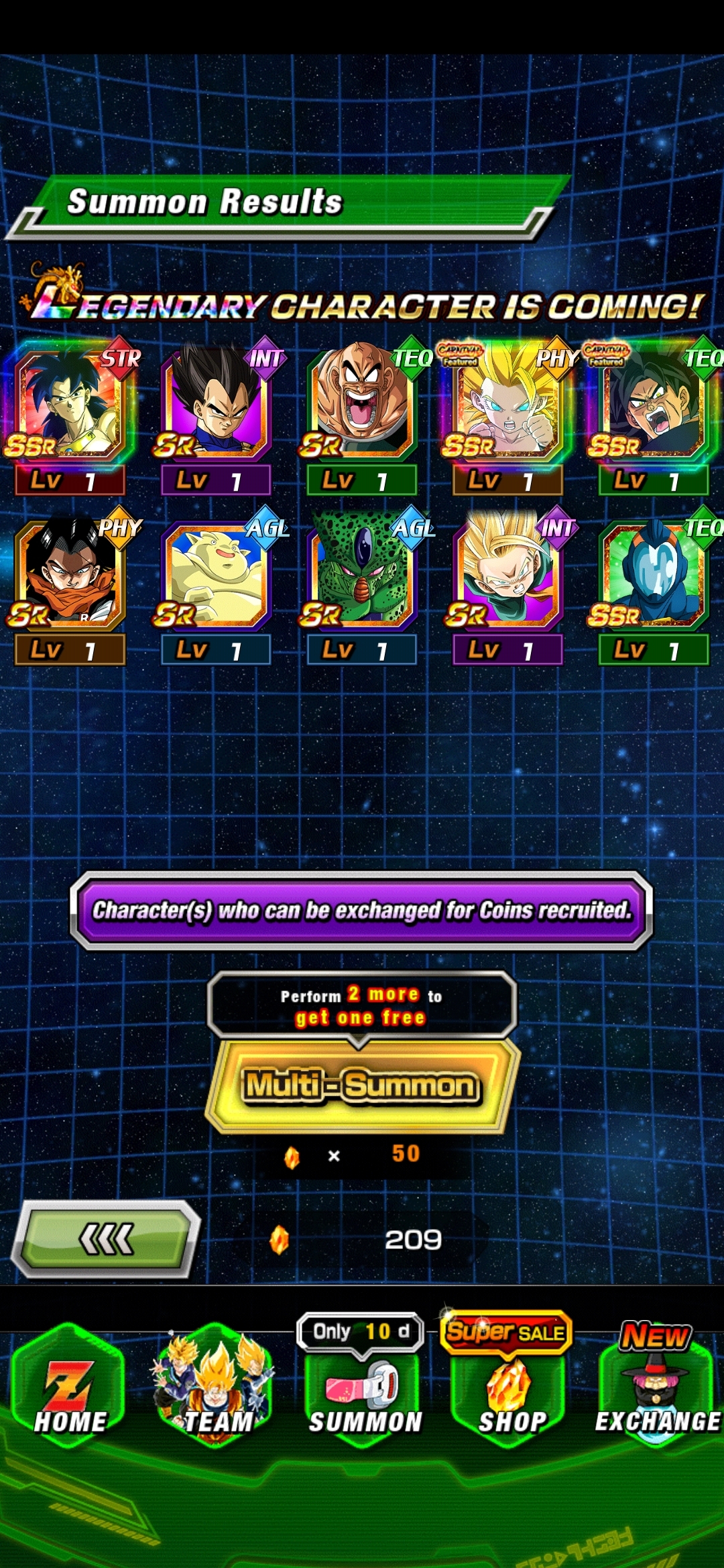Tap the coin exchange notice banner
The image size is (724, 1568).
coord(362,910)
